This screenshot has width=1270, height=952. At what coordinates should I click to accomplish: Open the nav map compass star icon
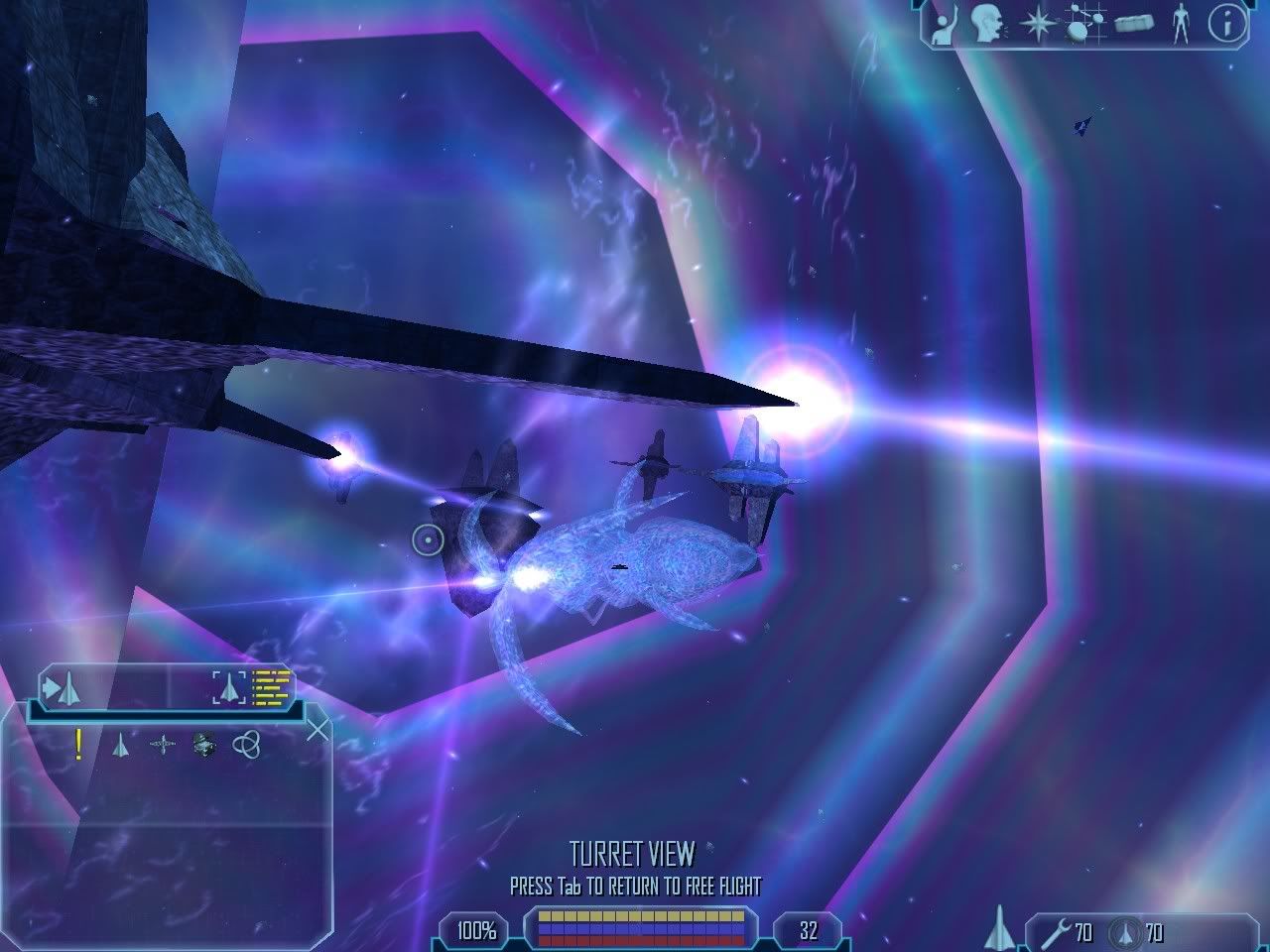click(x=1036, y=24)
